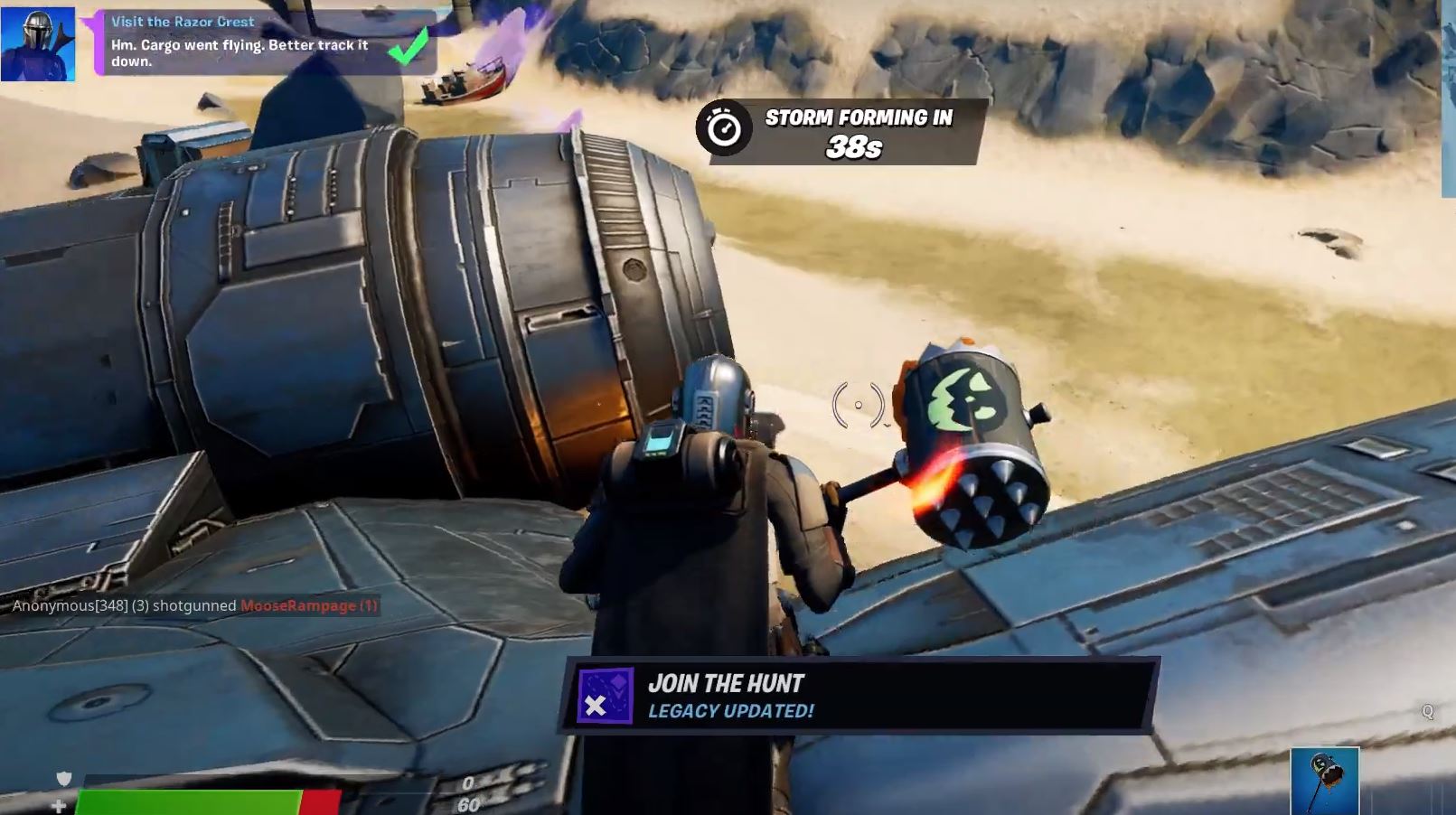1456x815 pixels.
Task: Open the Join the Hunt legacy notification
Action: (x=859, y=696)
